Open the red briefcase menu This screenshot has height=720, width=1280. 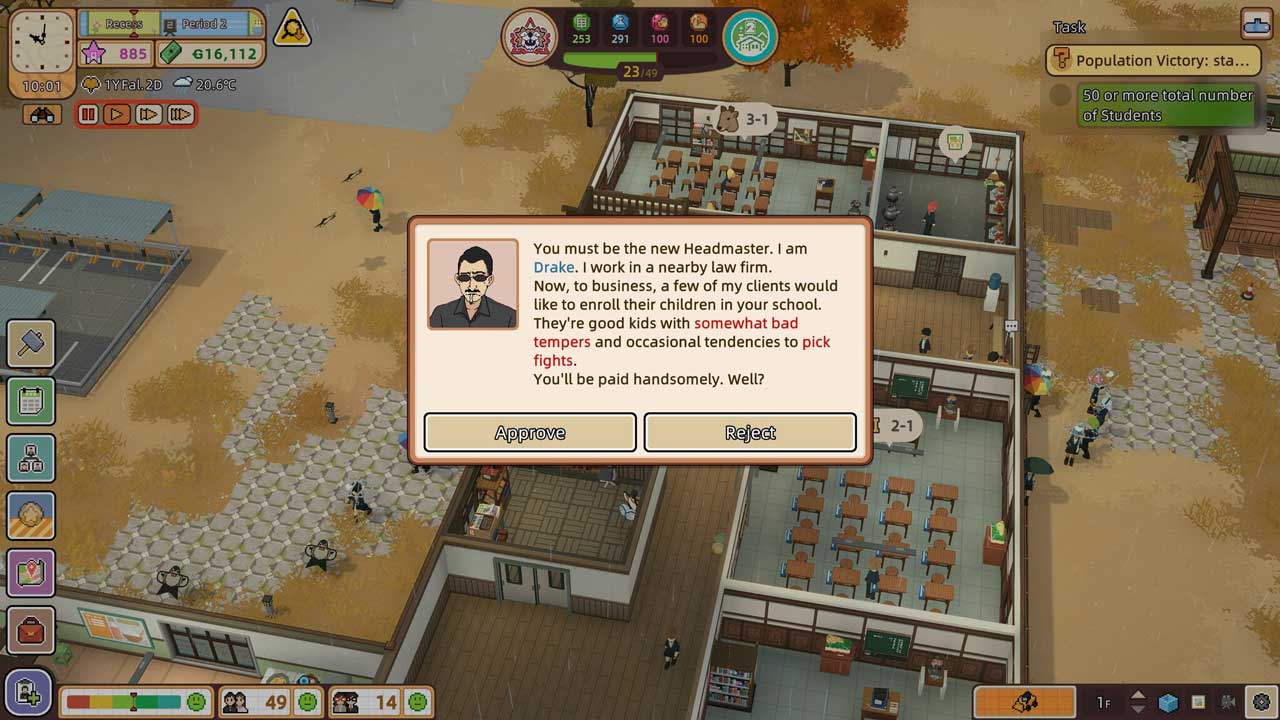(x=30, y=631)
